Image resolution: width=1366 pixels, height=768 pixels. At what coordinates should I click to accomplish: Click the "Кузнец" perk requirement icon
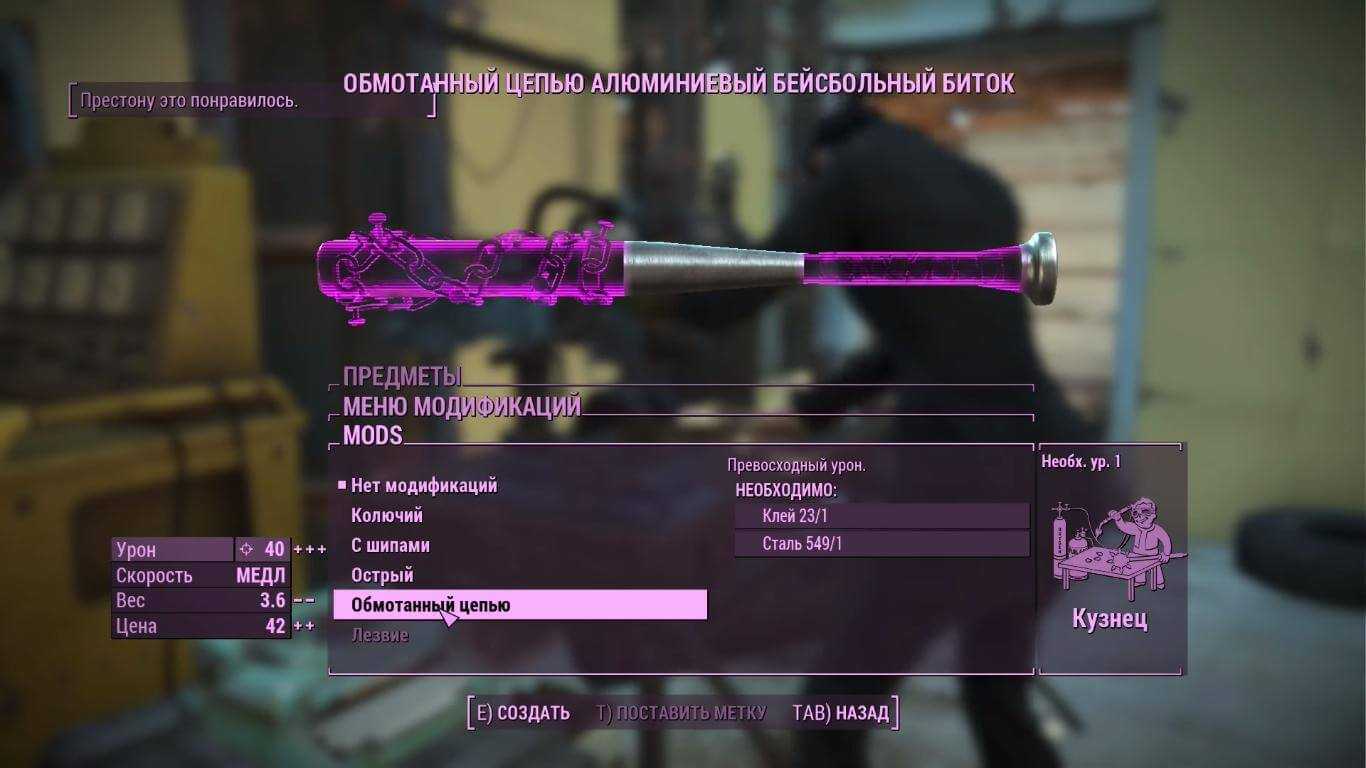(1110, 547)
